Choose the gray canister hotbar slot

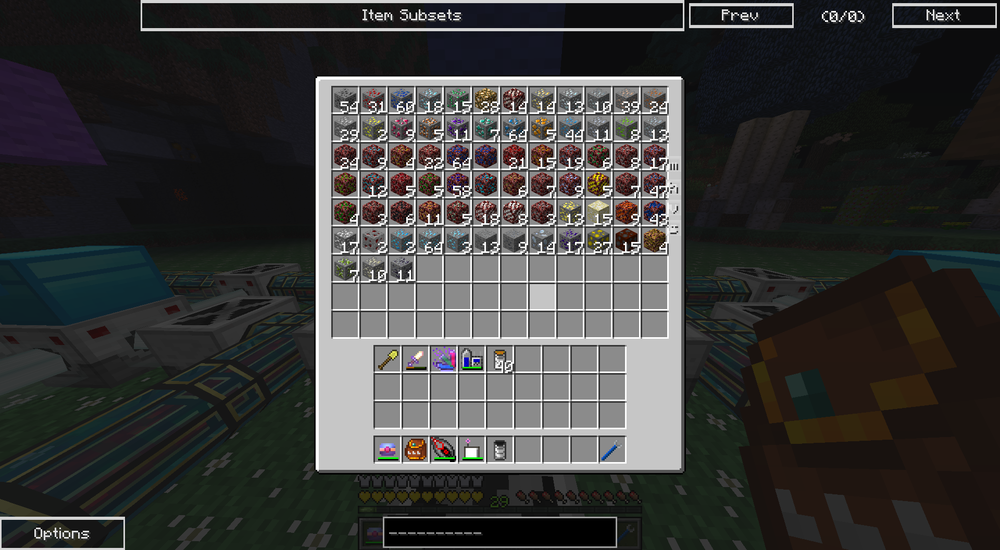coord(500,449)
